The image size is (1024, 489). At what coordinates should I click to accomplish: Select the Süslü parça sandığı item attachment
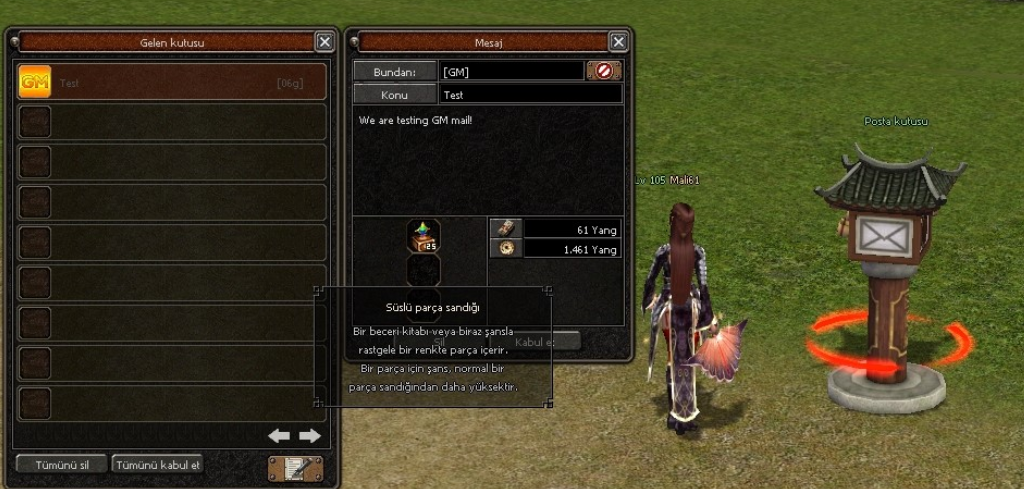tap(423, 236)
